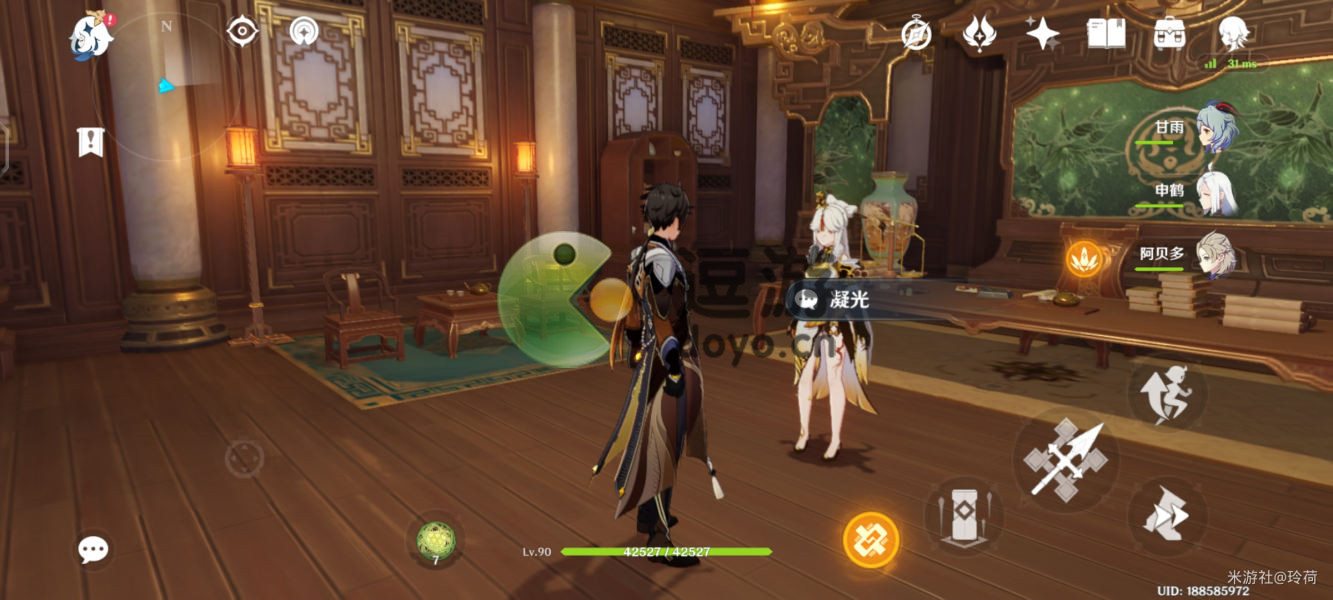Open the Paimon main menu
The height and width of the screenshot is (600, 1333).
[91, 36]
